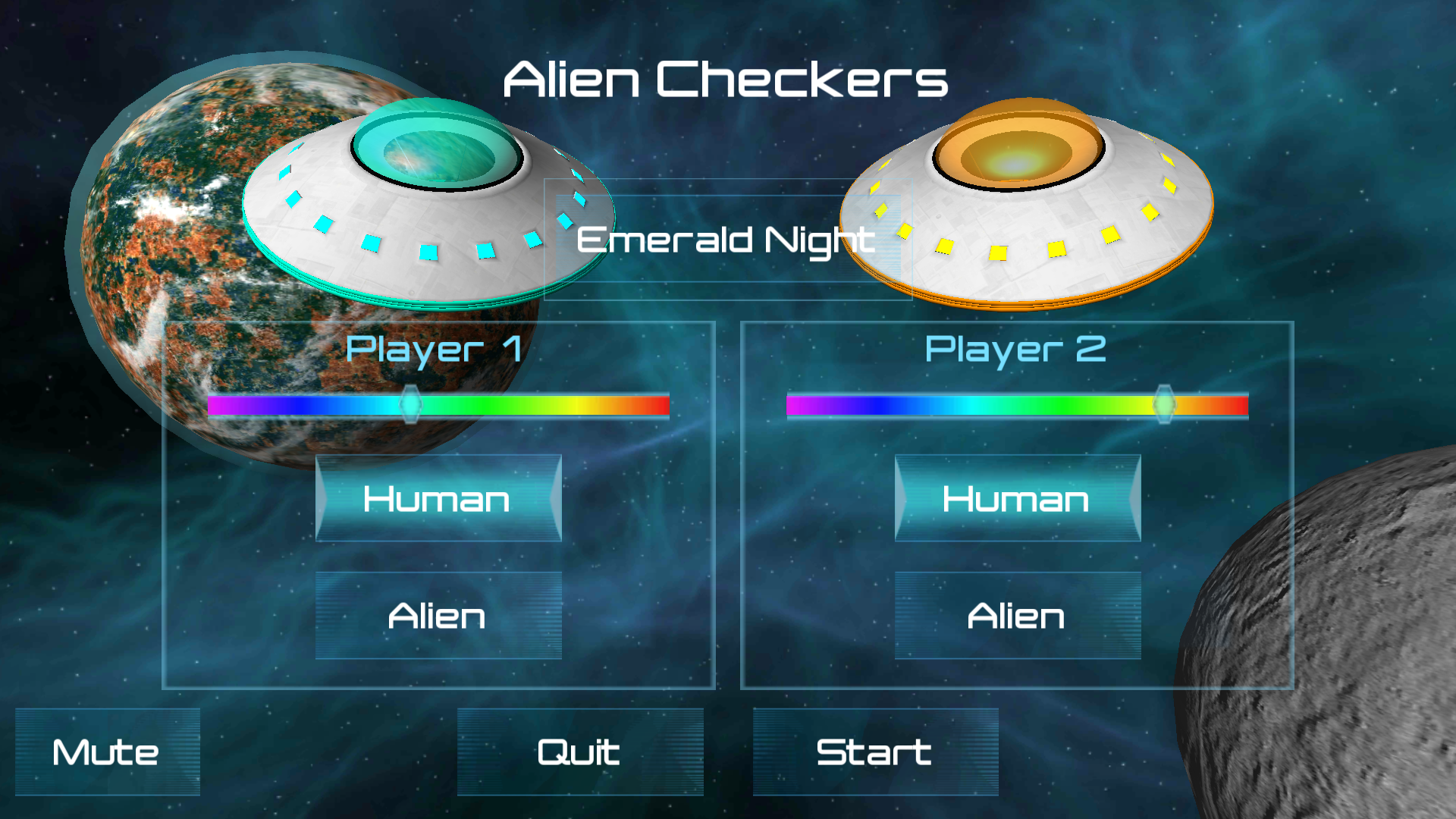Click Player 1's color slider handle
Image resolution: width=1456 pixels, height=819 pixels.
coord(410,404)
